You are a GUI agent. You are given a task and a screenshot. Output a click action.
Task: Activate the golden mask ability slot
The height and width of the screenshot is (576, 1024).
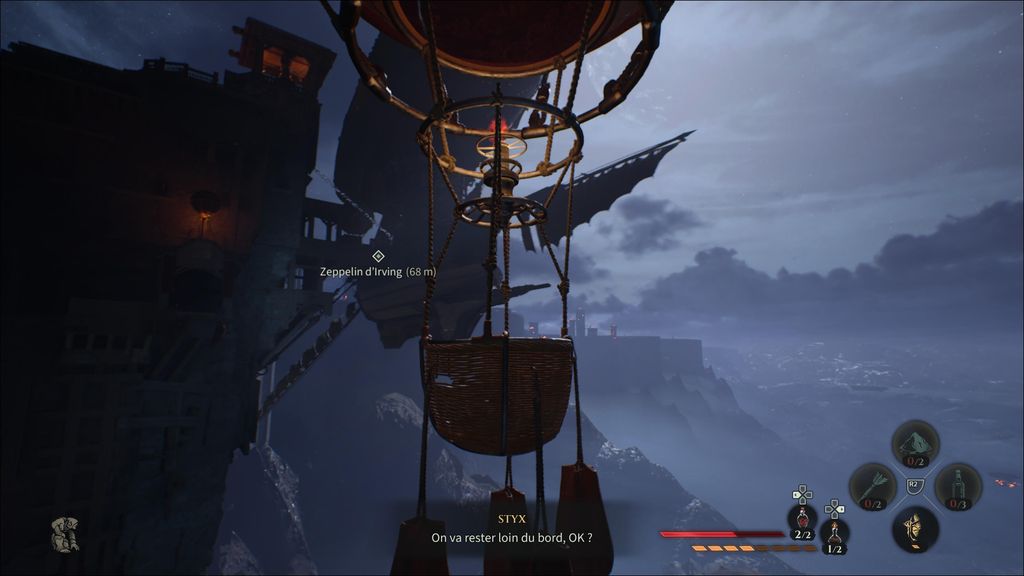(x=915, y=528)
